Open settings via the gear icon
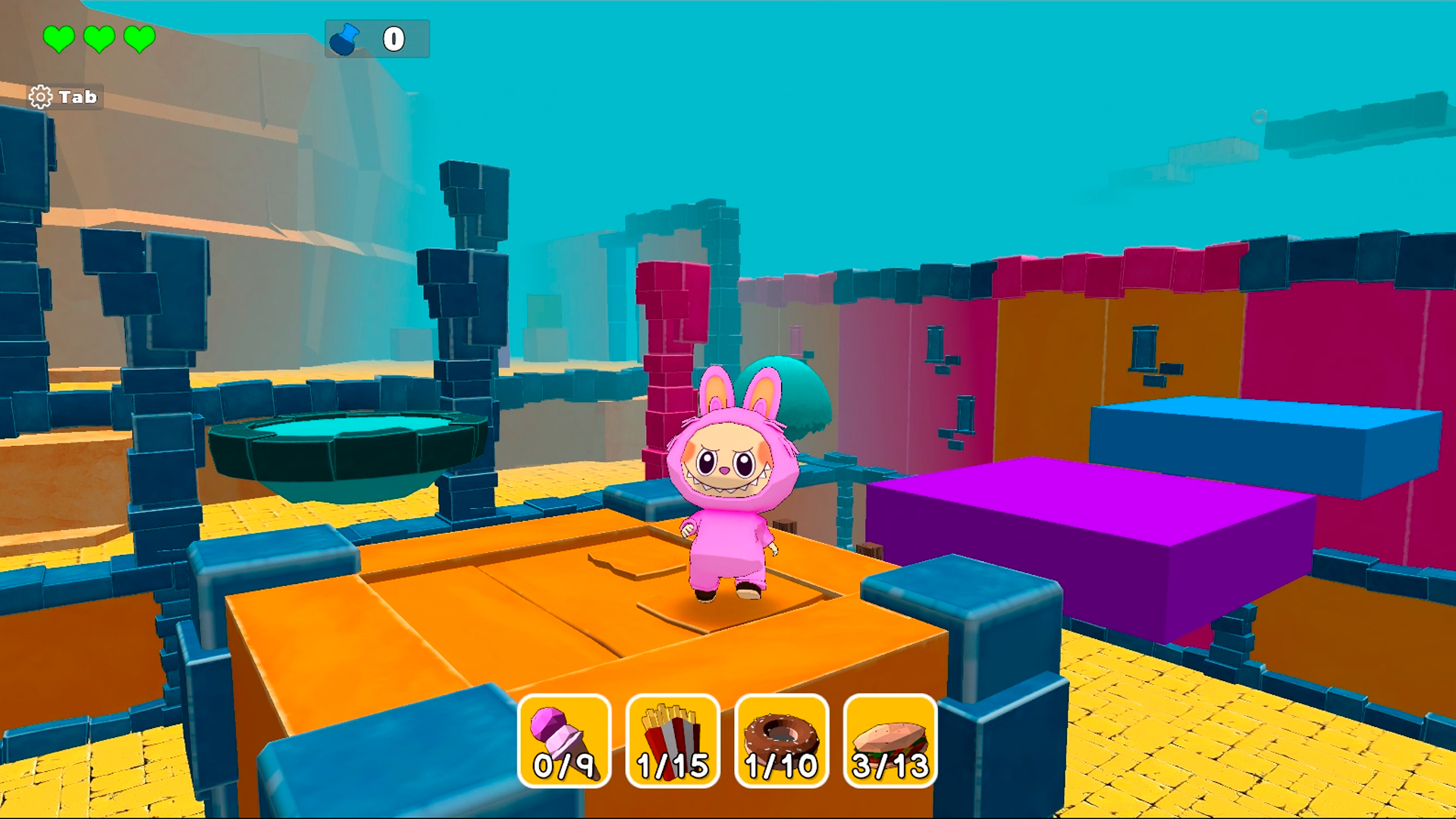Image resolution: width=1456 pixels, height=819 pixels. click(42, 96)
